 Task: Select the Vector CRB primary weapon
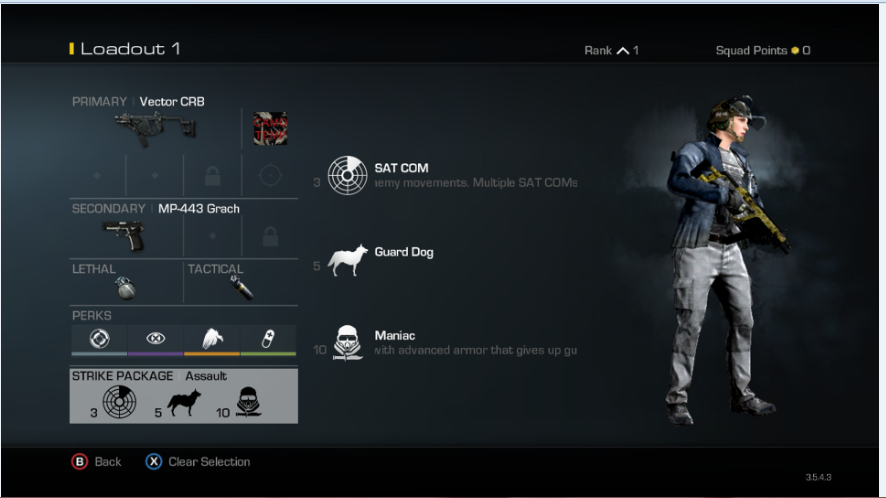tap(156, 128)
